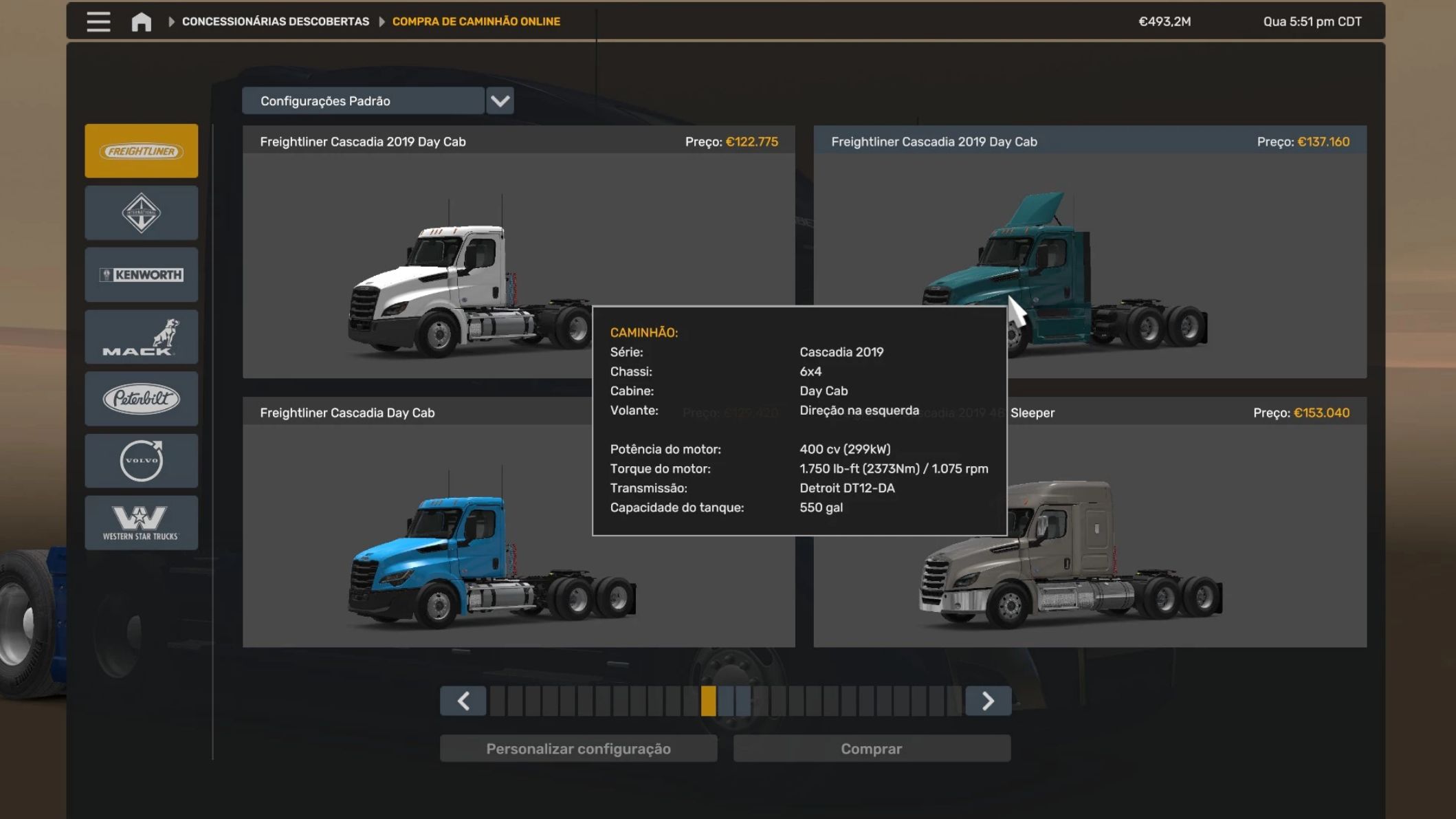Select the highlighted orange page marker
Image resolution: width=1456 pixels, height=819 pixels.
pos(708,701)
